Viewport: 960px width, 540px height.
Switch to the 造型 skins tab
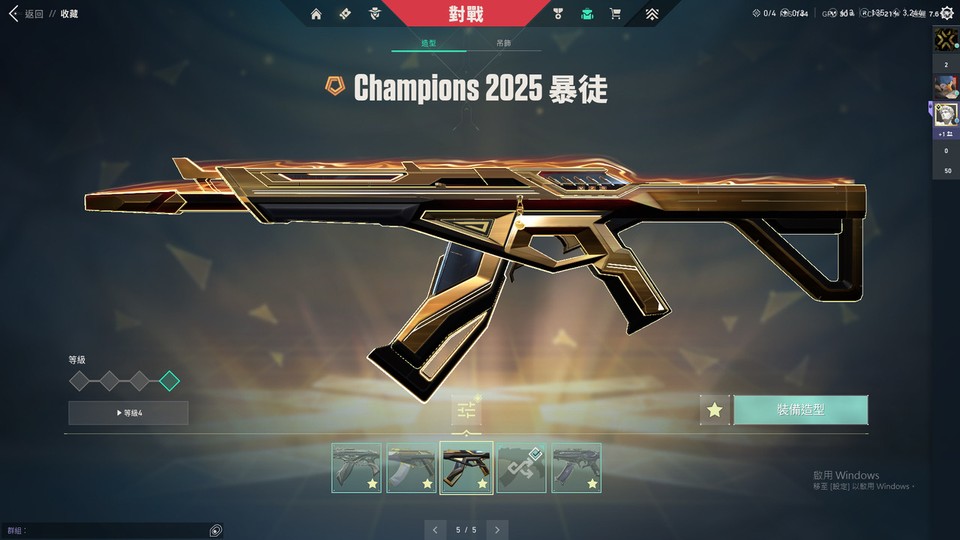428,44
